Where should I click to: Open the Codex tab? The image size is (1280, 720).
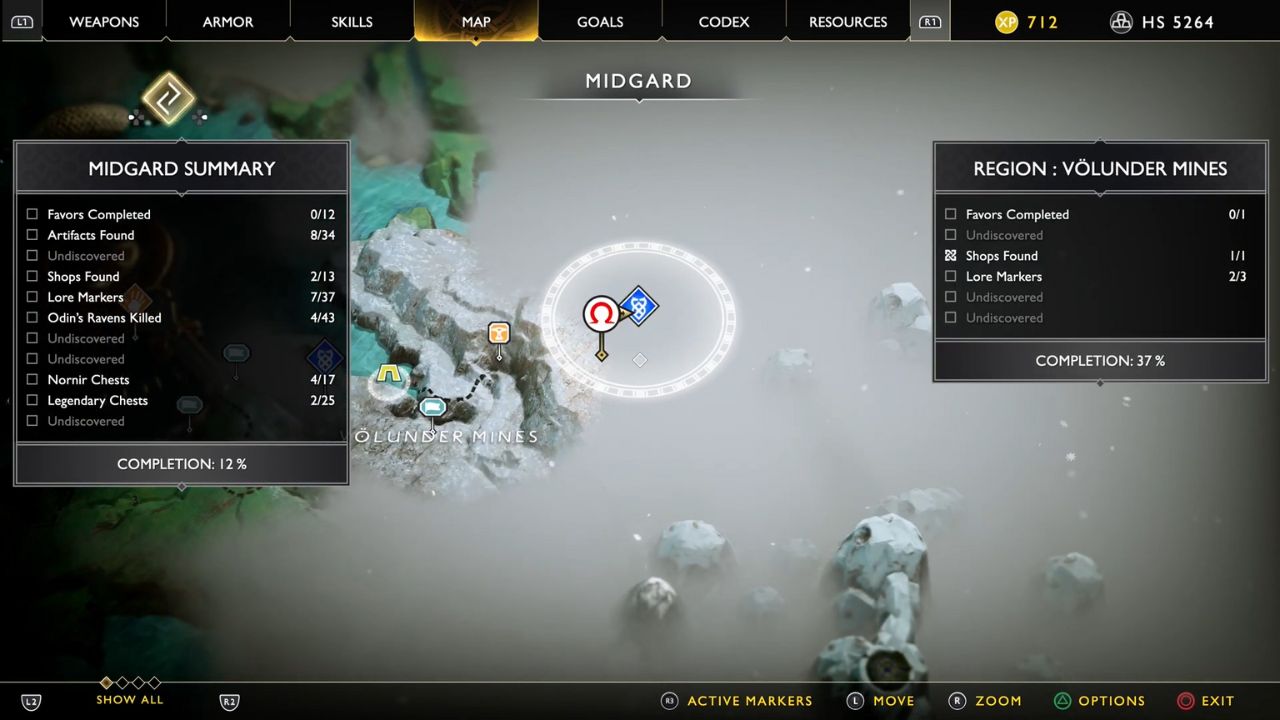[724, 22]
